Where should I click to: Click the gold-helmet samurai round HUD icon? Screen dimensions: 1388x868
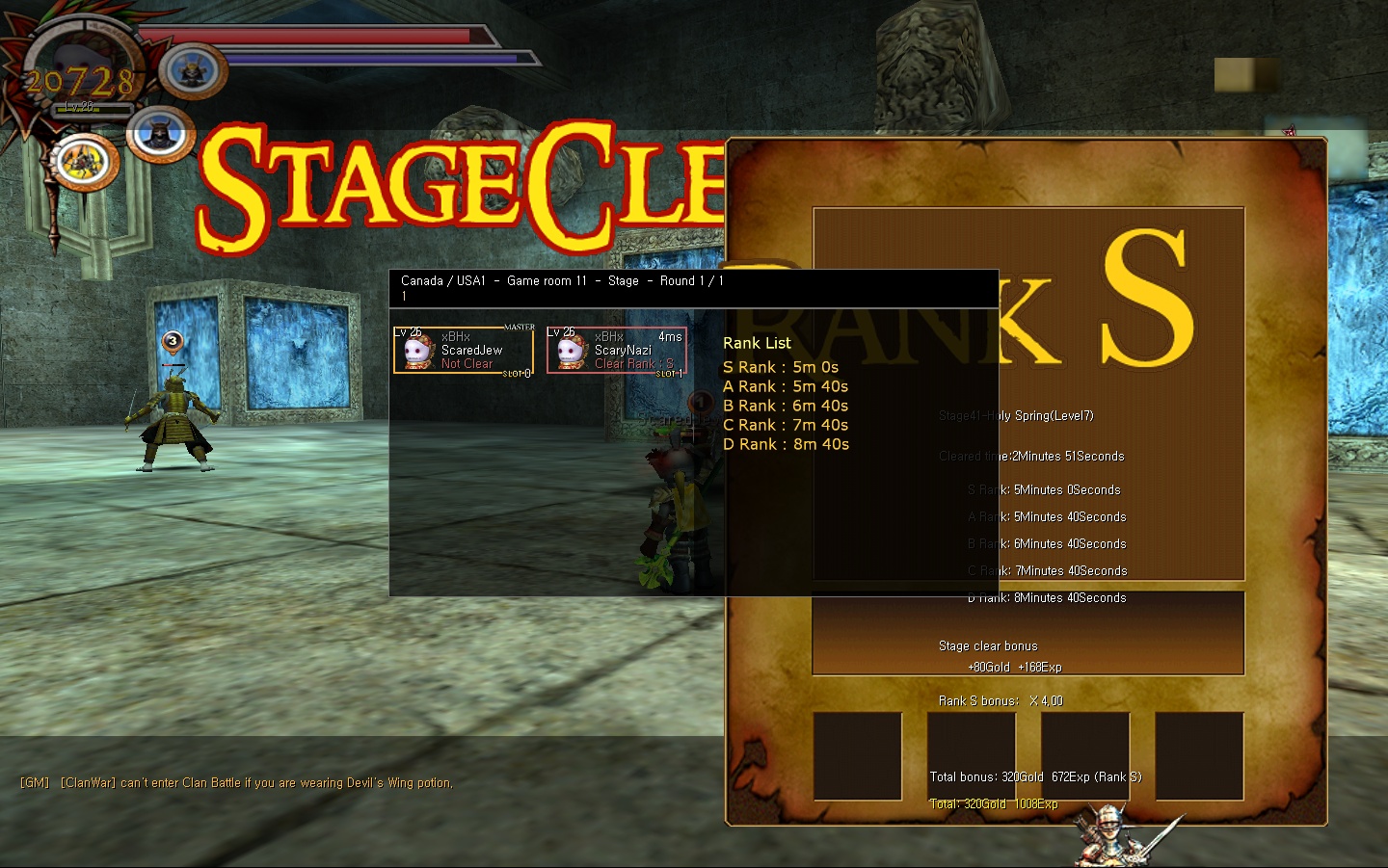(x=193, y=70)
